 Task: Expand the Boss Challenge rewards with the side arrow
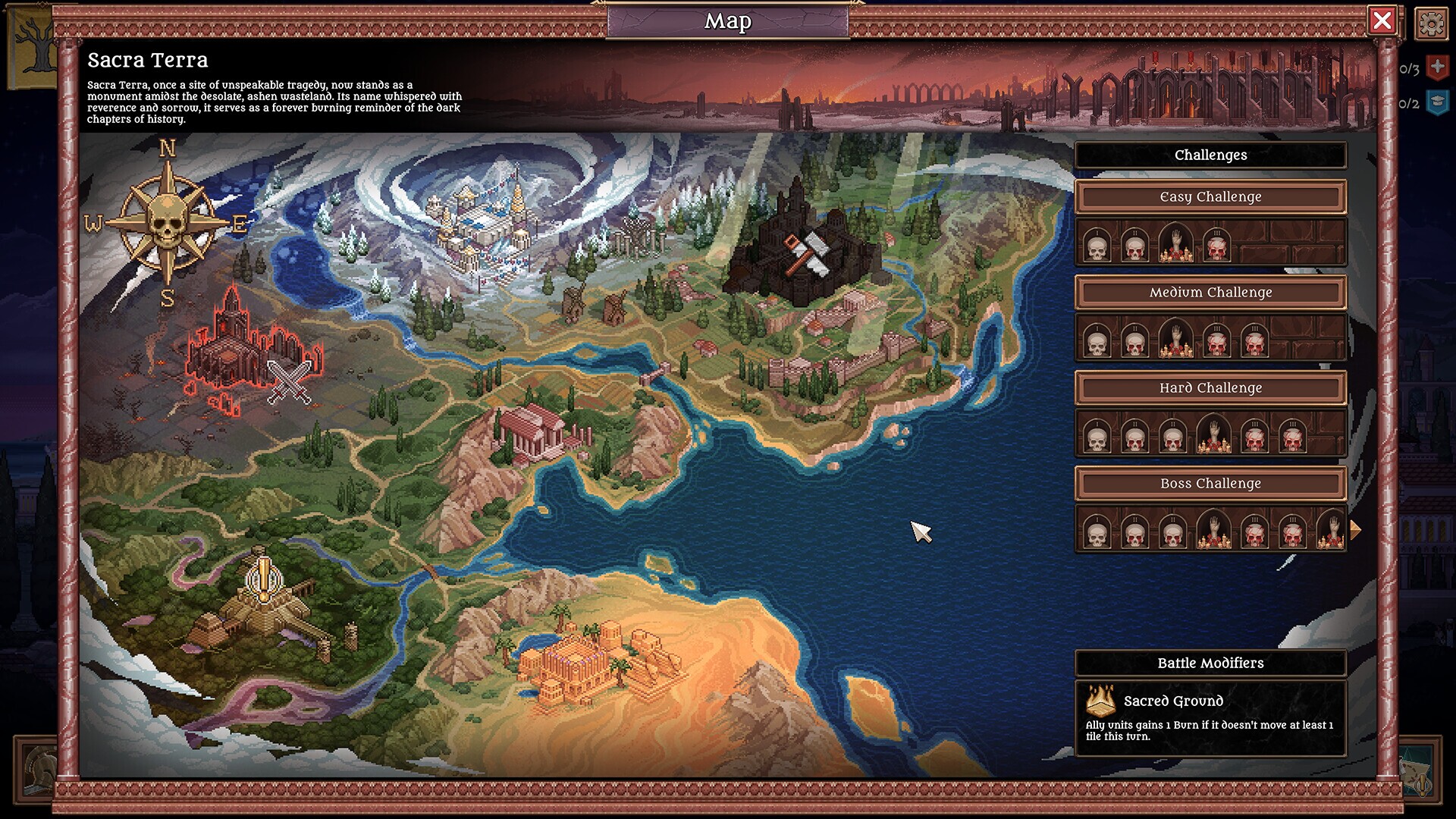[1356, 530]
